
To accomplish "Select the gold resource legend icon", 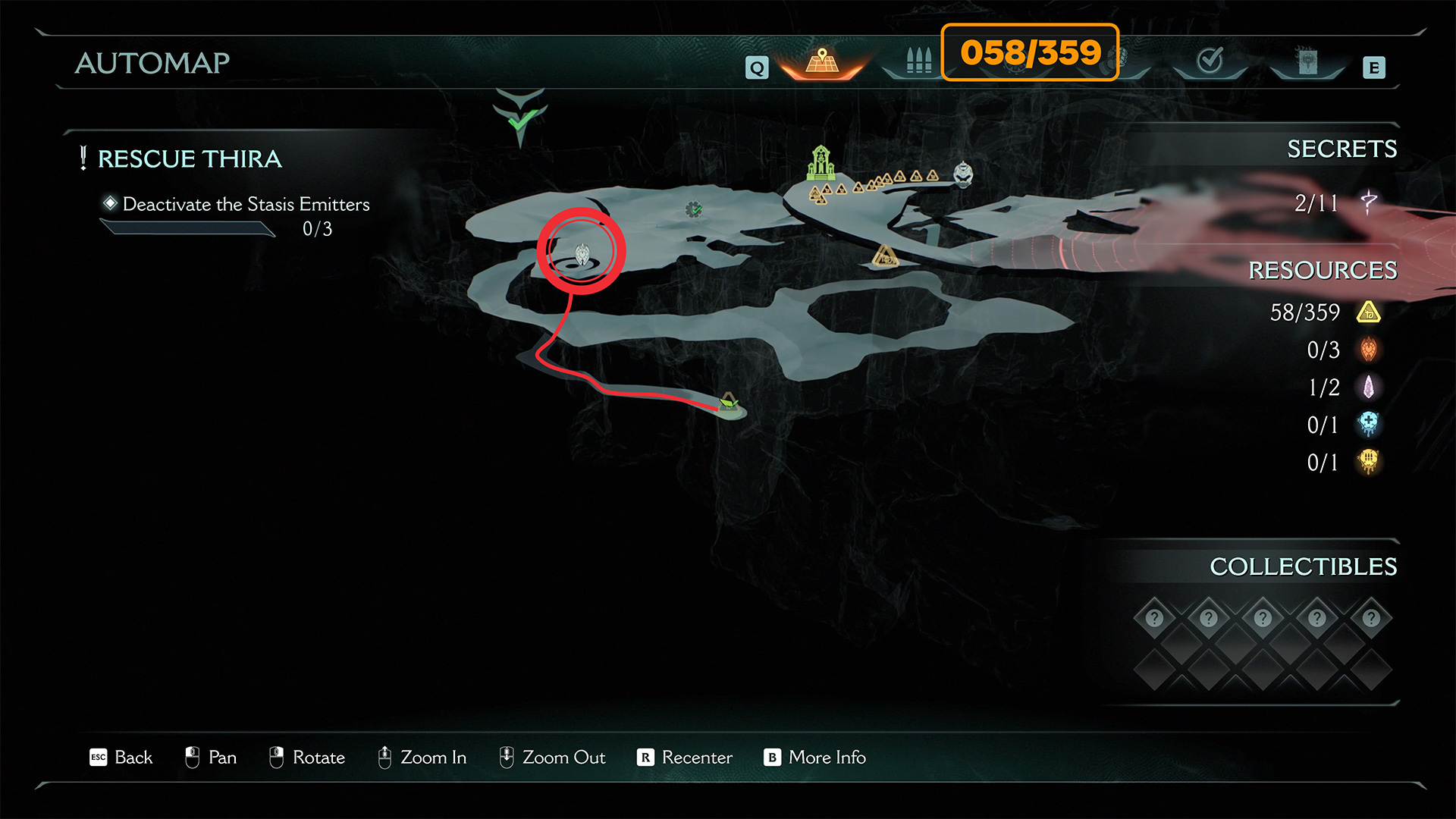I will (1369, 312).
